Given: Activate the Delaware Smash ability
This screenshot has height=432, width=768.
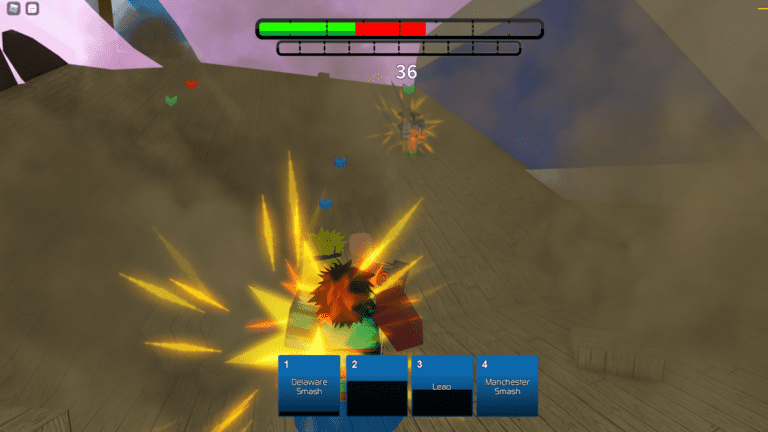Looking at the screenshot, I should [x=309, y=386].
